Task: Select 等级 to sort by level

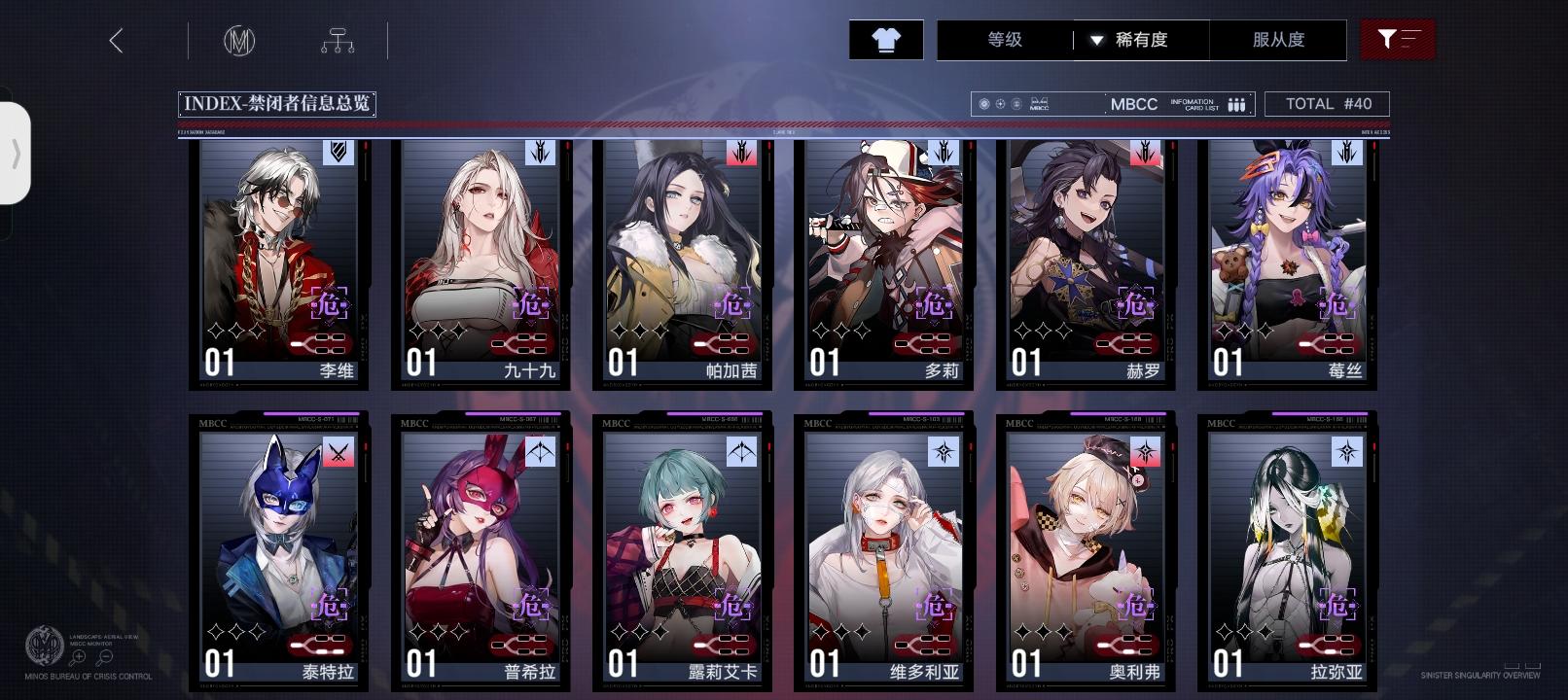Action: [x=1002, y=40]
